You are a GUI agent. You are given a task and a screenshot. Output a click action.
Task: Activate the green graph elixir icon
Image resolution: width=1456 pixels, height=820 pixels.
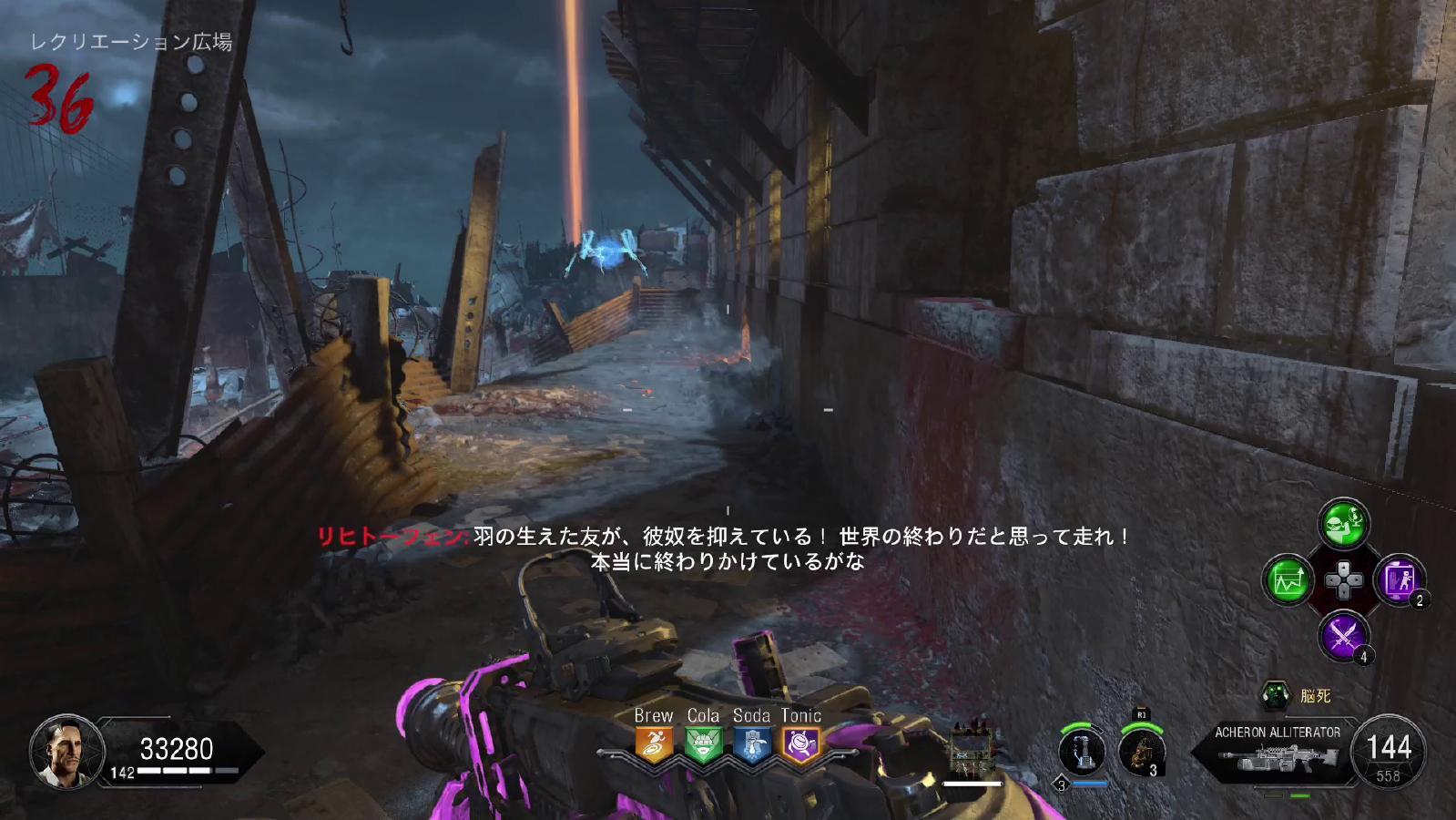(x=1288, y=579)
